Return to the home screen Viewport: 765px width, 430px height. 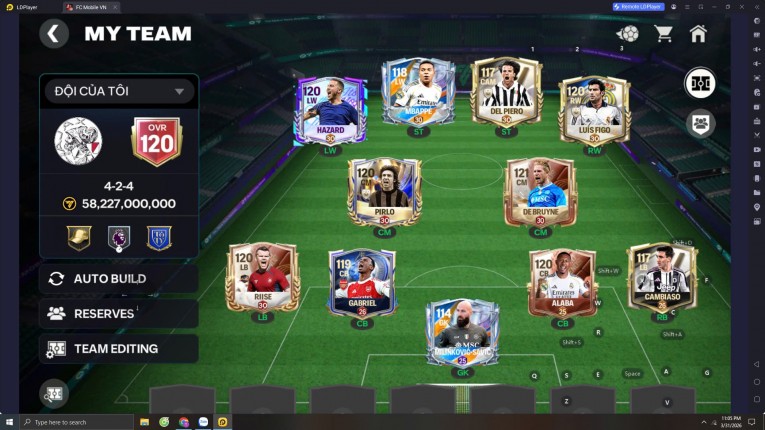point(698,34)
